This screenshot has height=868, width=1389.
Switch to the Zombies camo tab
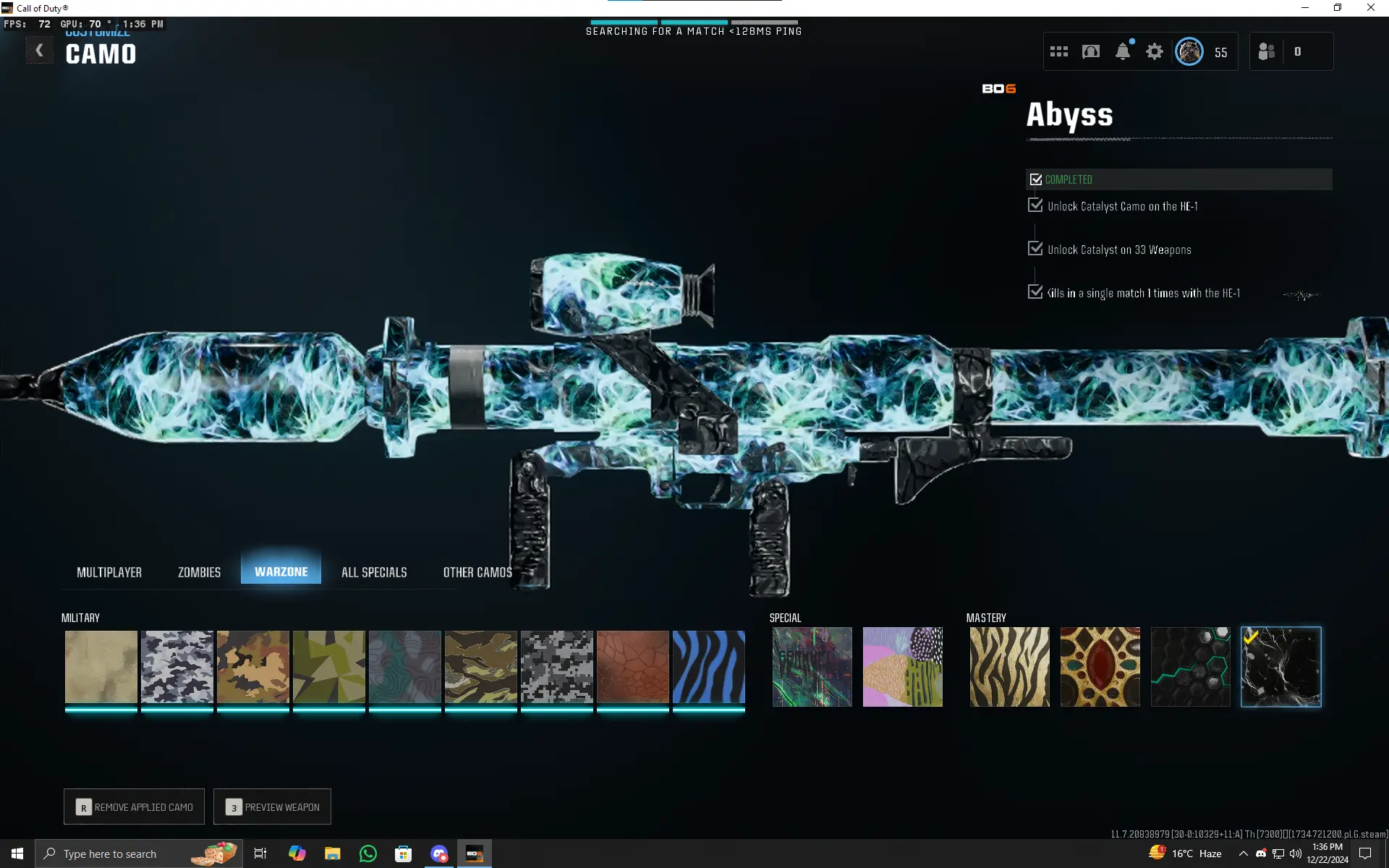click(x=198, y=571)
